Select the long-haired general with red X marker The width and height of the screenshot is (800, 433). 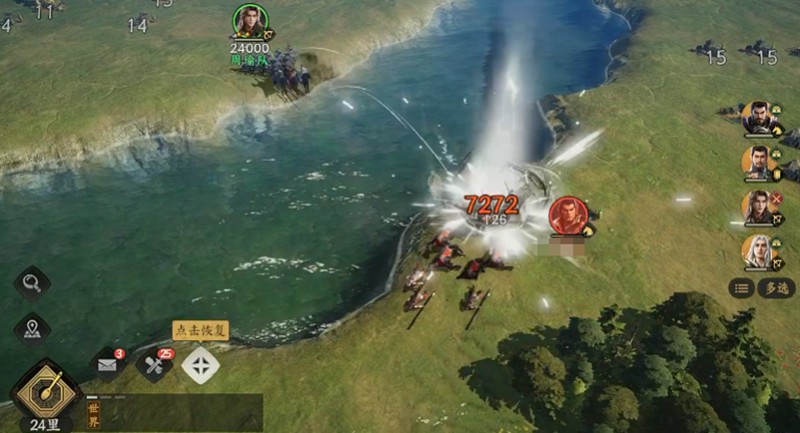758,206
